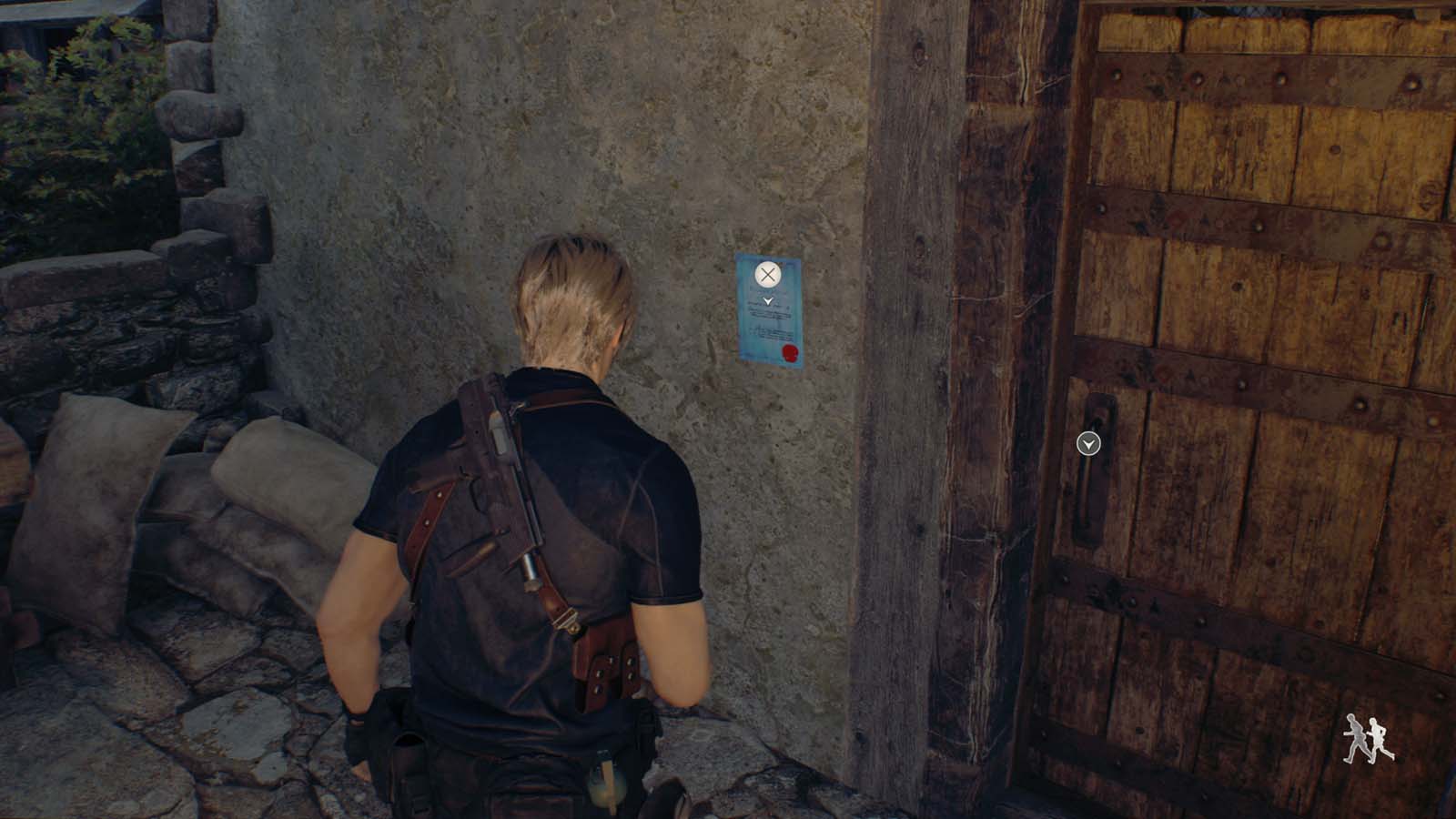Image resolution: width=1456 pixels, height=819 pixels.
Task: Click the red wax seal icon on the notice
Action: [x=789, y=352]
